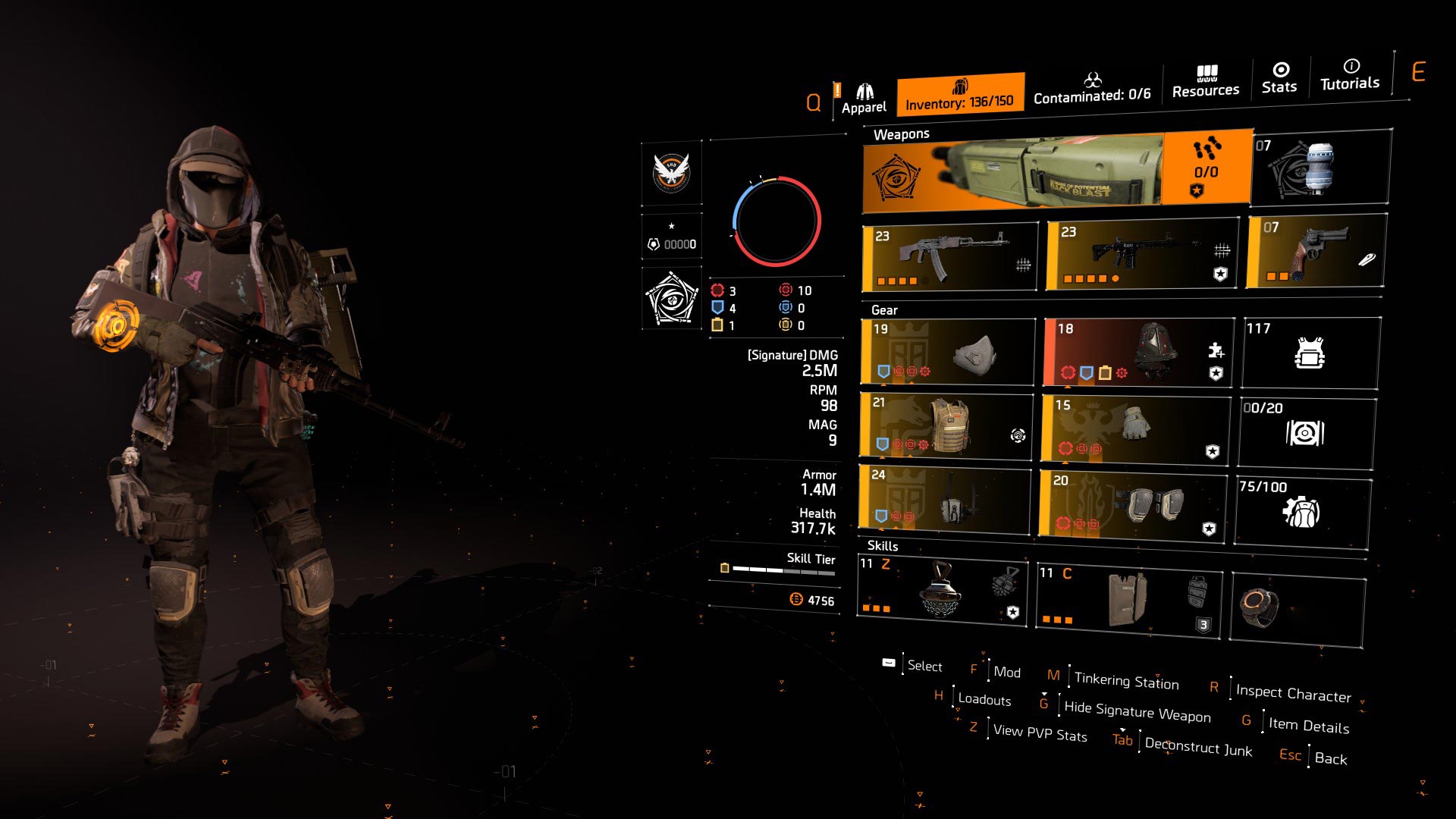Image resolution: width=1456 pixels, height=819 pixels.
Task: Open the Apparel tab
Action: click(x=863, y=99)
